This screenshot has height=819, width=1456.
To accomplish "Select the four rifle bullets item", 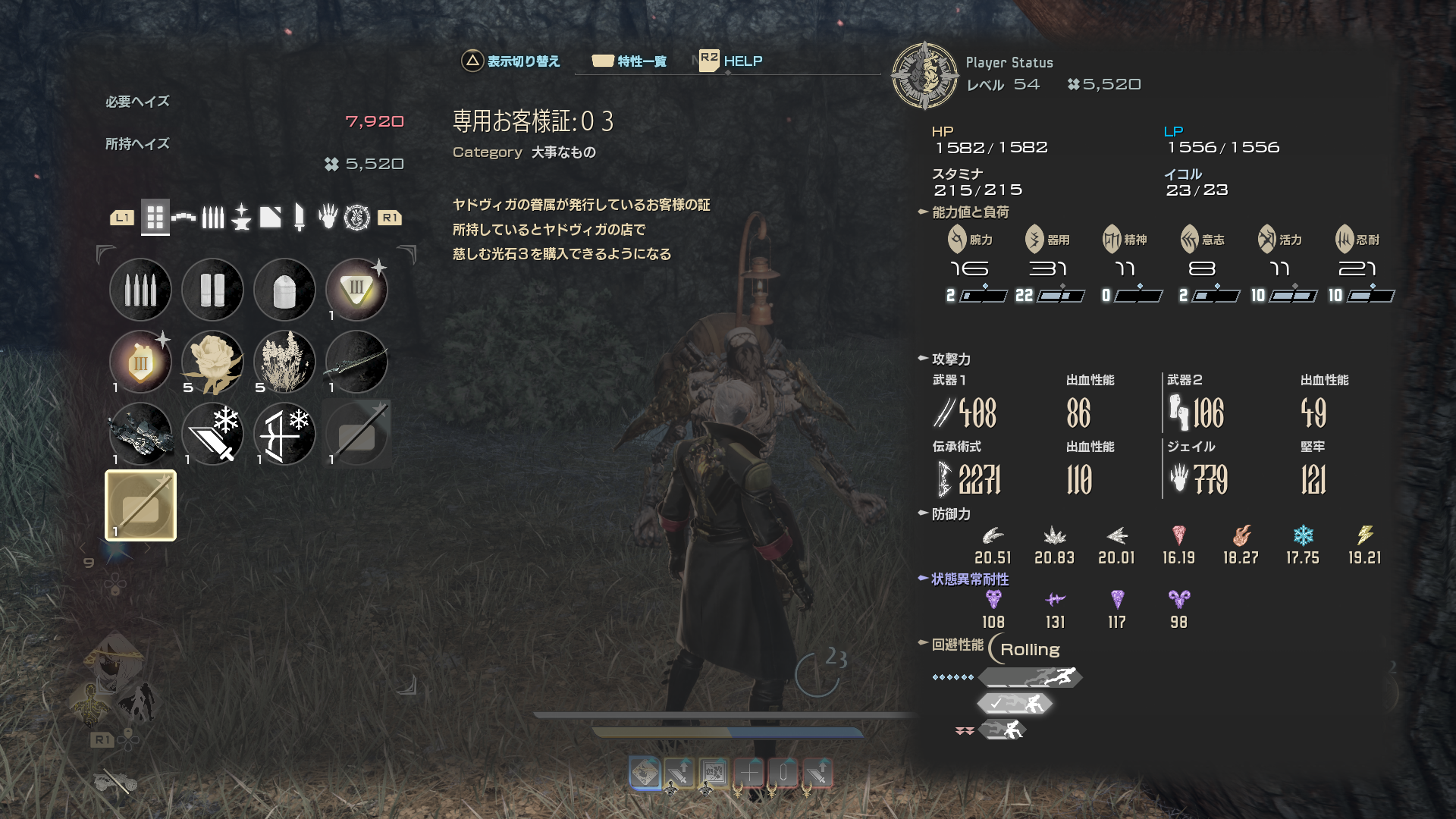I will tap(140, 290).
